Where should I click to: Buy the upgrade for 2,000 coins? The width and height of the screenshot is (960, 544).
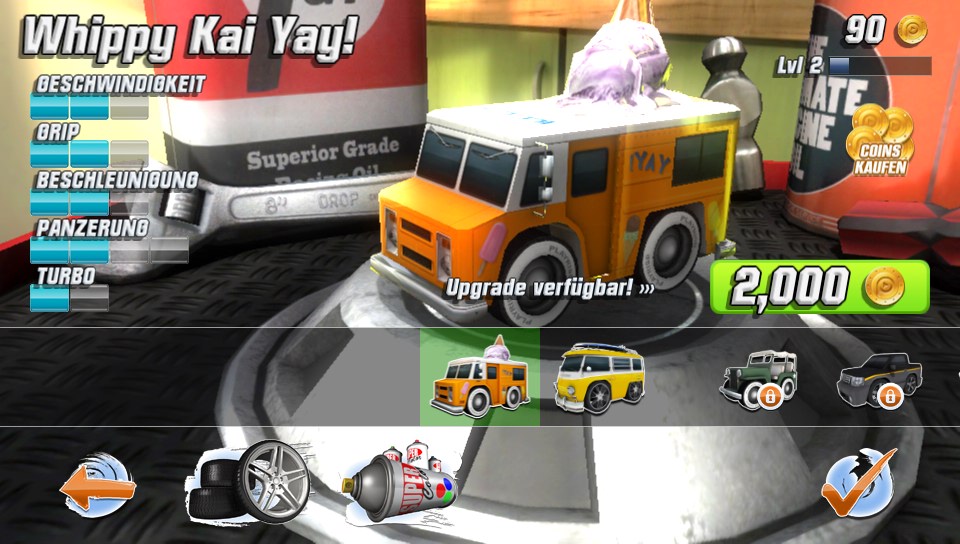(819, 288)
